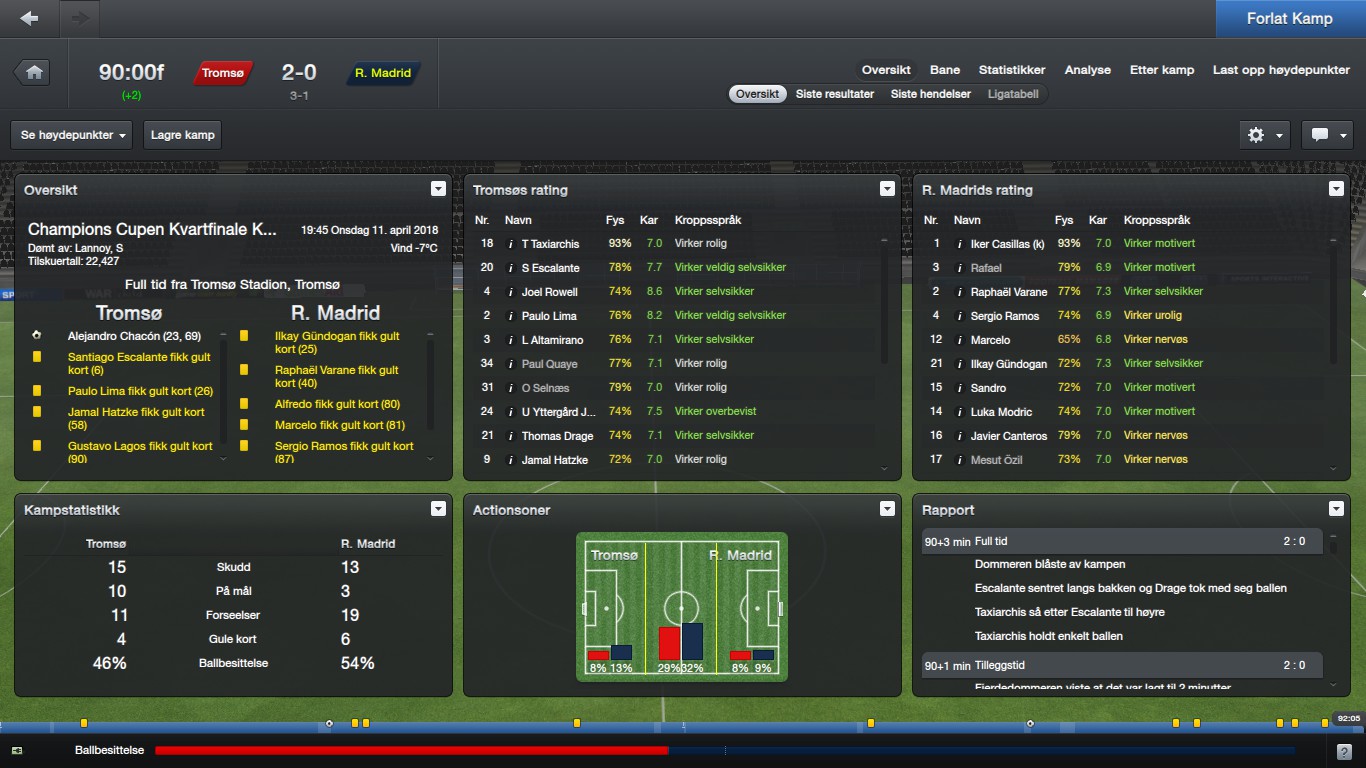This screenshot has width=1366, height=768.
Task: Select Joel Rowell in Tromsø ratings
Action: click(x=550, y=292)
